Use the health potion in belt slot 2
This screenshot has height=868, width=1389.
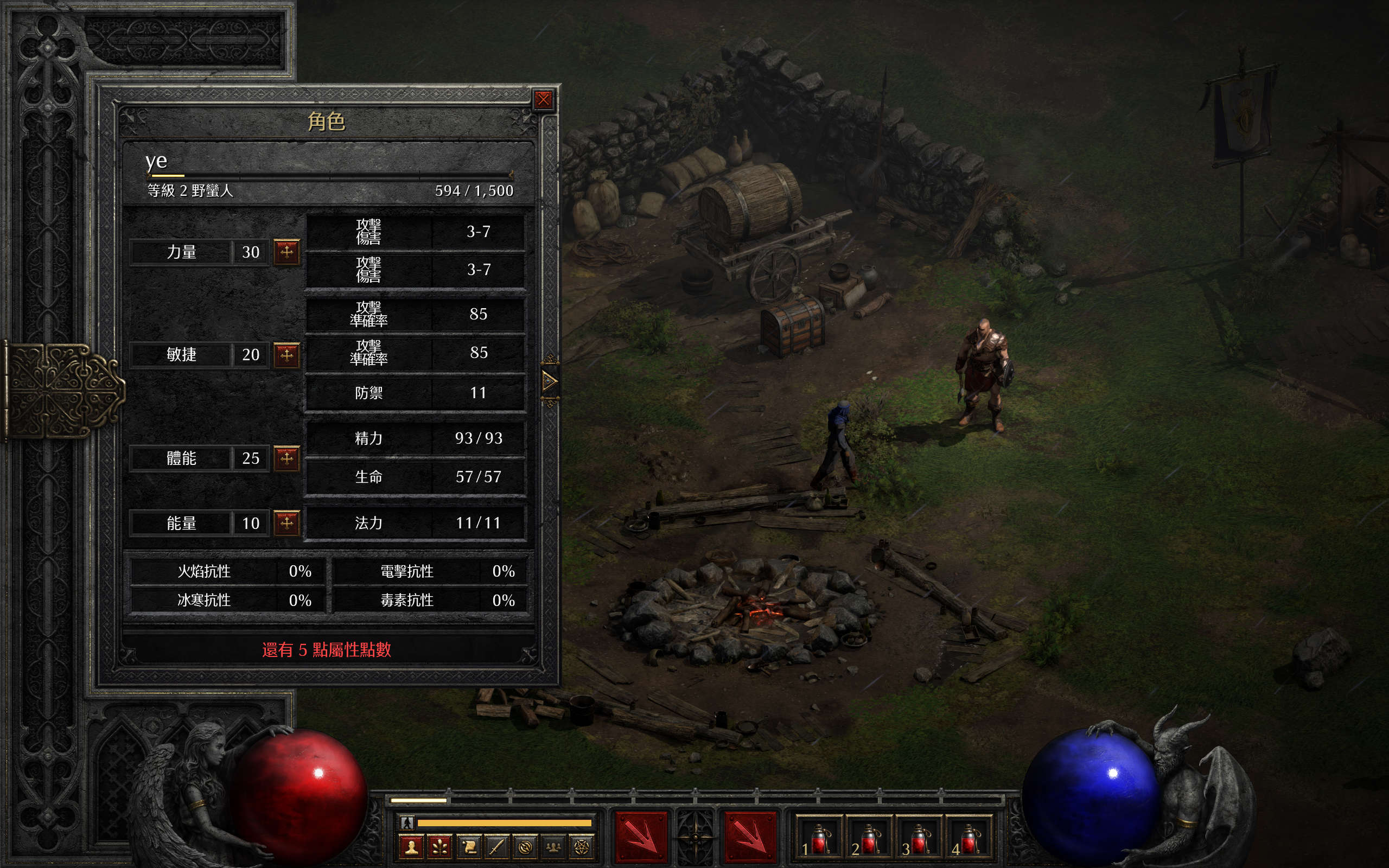pos(869,839)
